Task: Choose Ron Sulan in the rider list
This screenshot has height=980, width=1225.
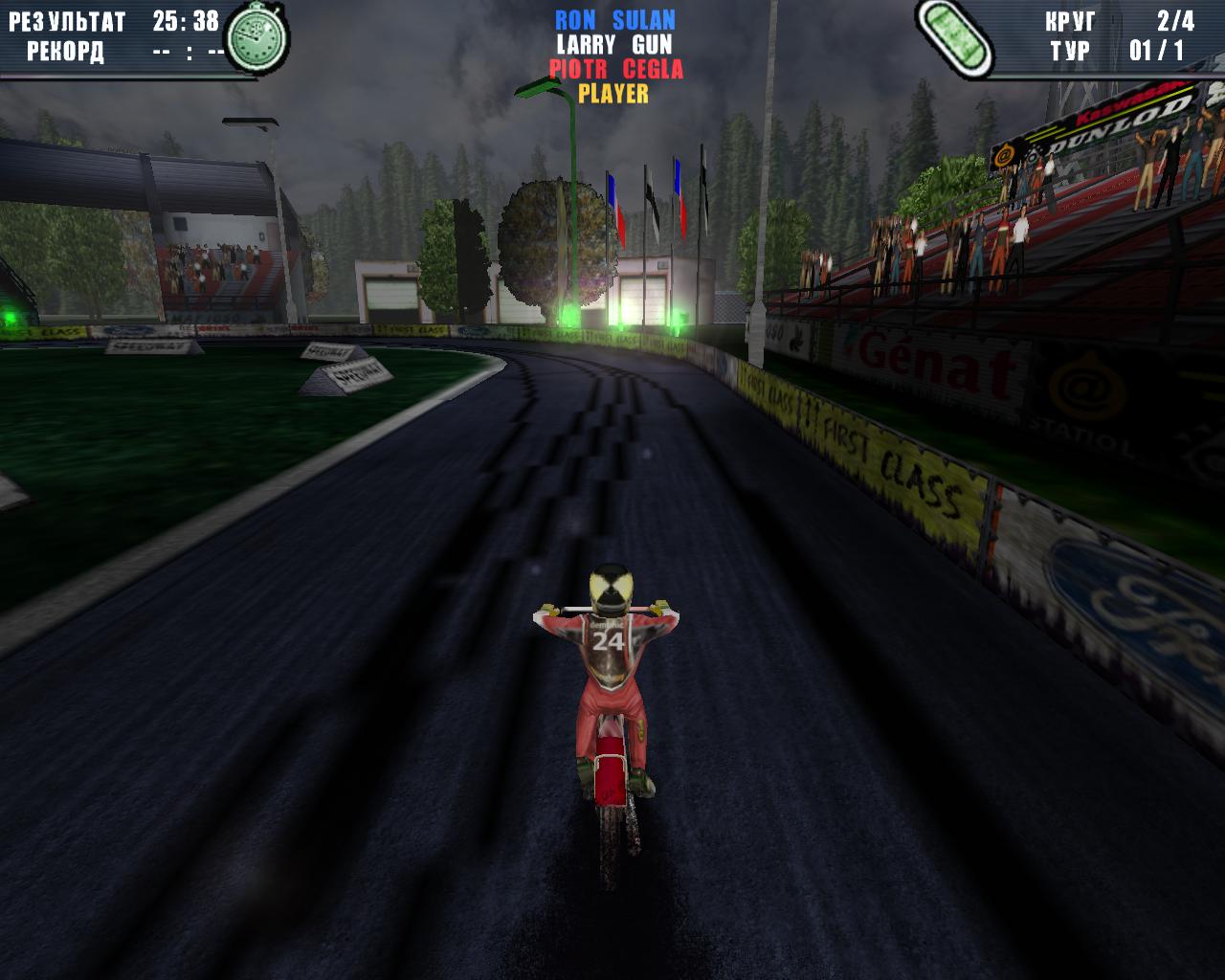Action: 614,20
